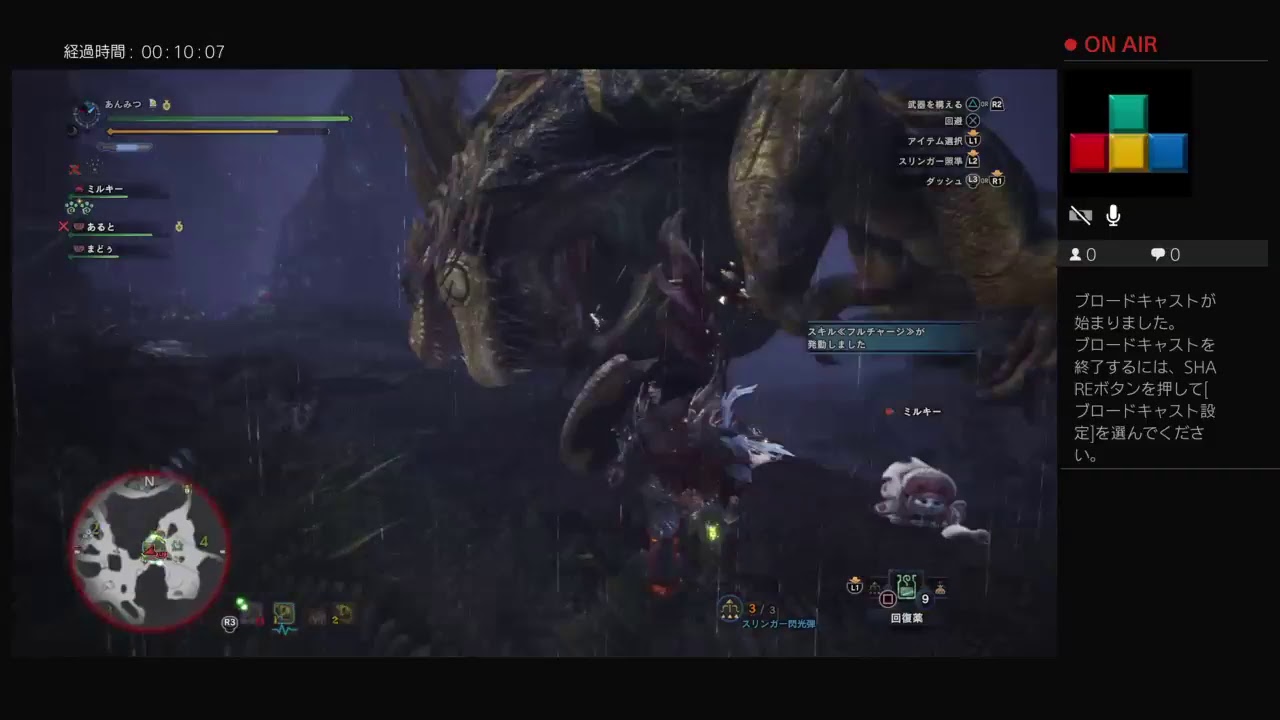Toggle the crossed-out camera icon
The width and height of the screenshot is (1280, 720).
coord(1080,214)
